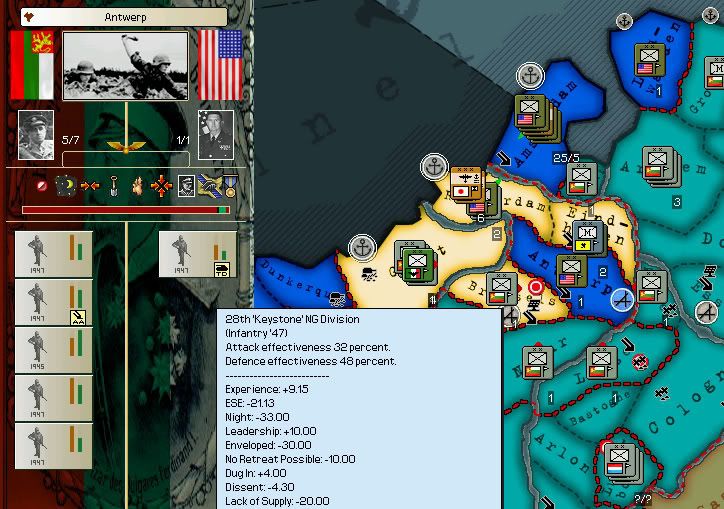Click the officer portrait leadership modifier icon
The width and height of the screenshot is (724, 509).
coord(185,185)
